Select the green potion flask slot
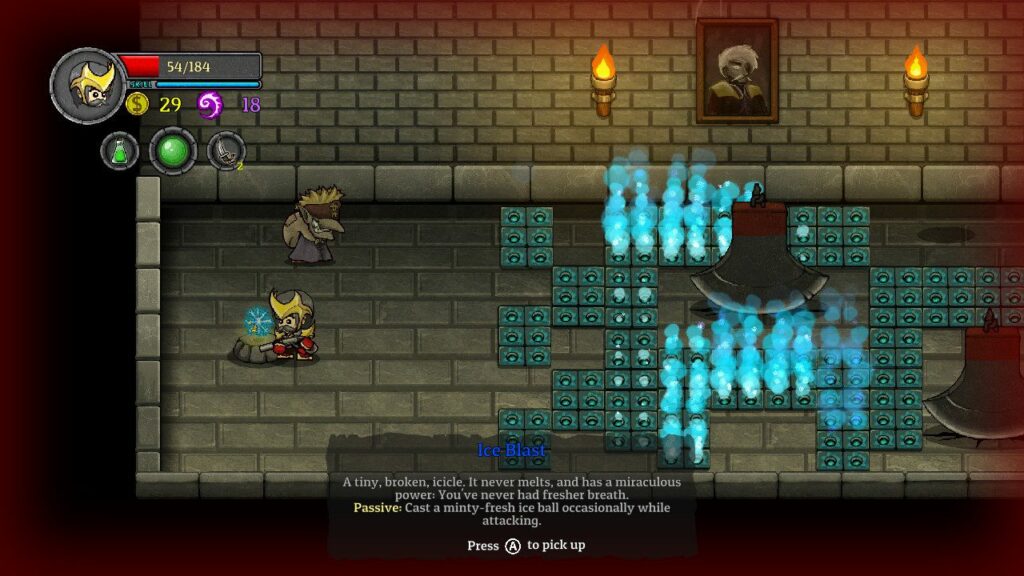 coord(120,151)
